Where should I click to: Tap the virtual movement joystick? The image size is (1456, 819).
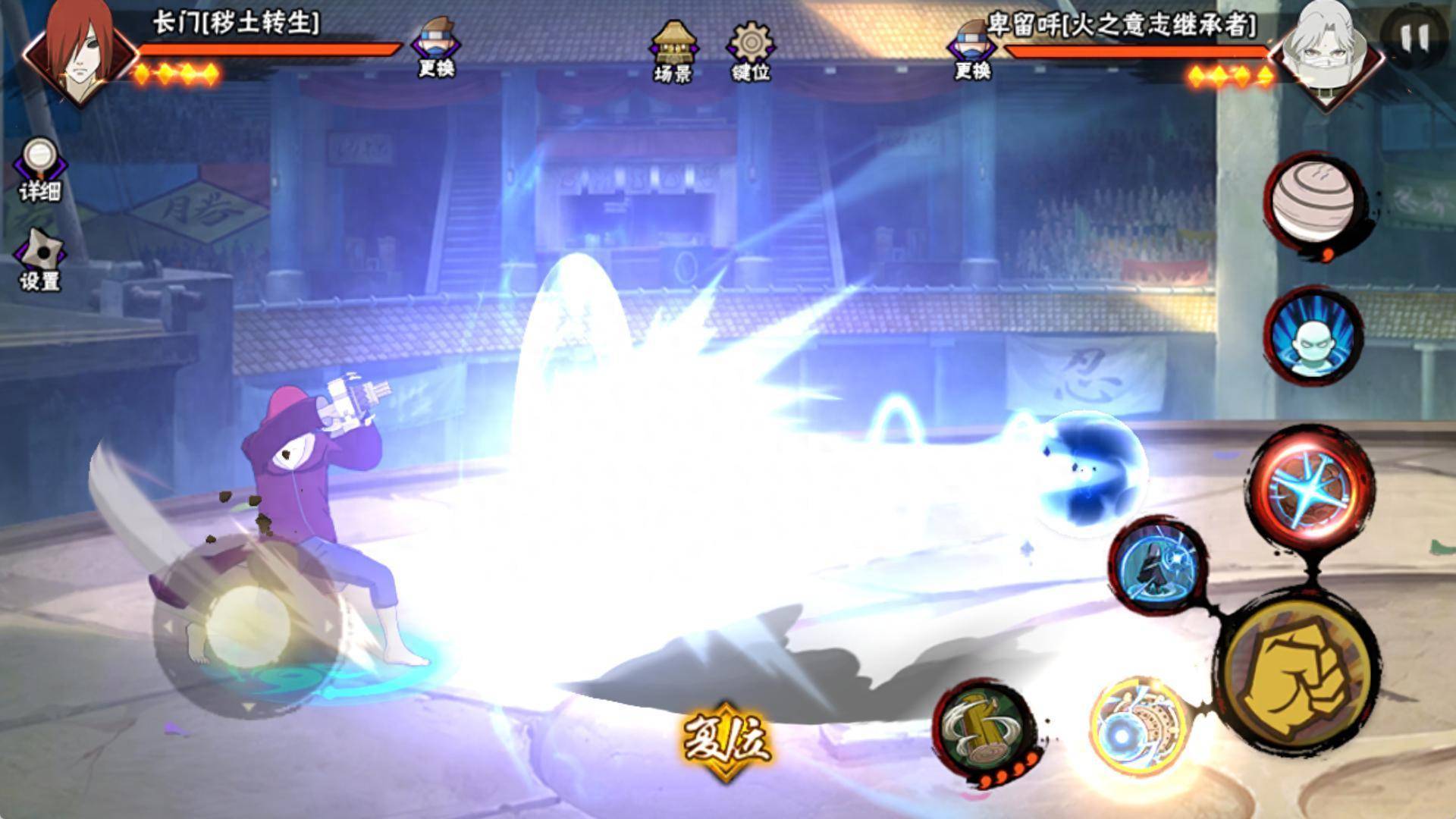[247, 626]
